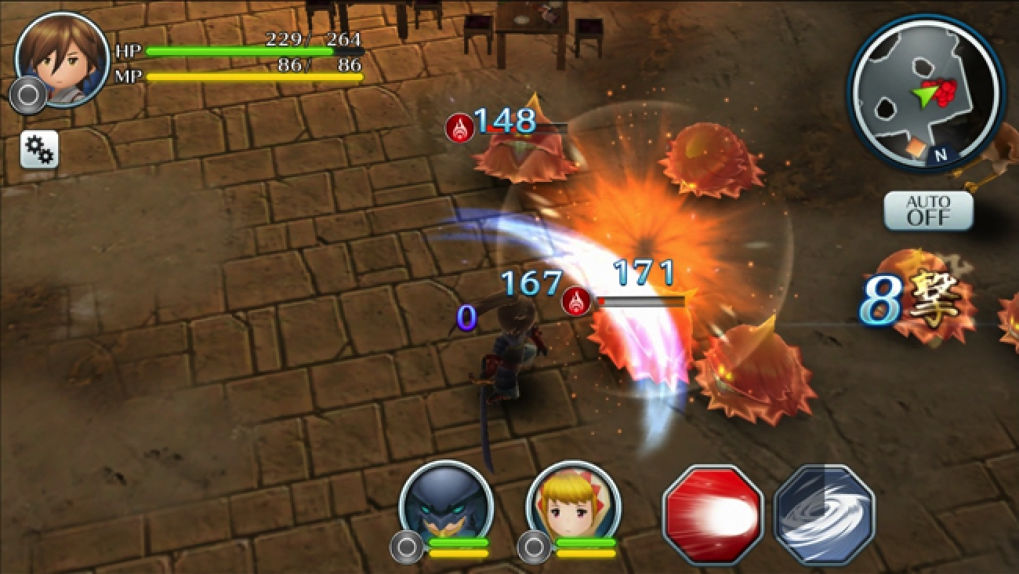
Task: Open the gear settings menu
Action: [39, 150]
